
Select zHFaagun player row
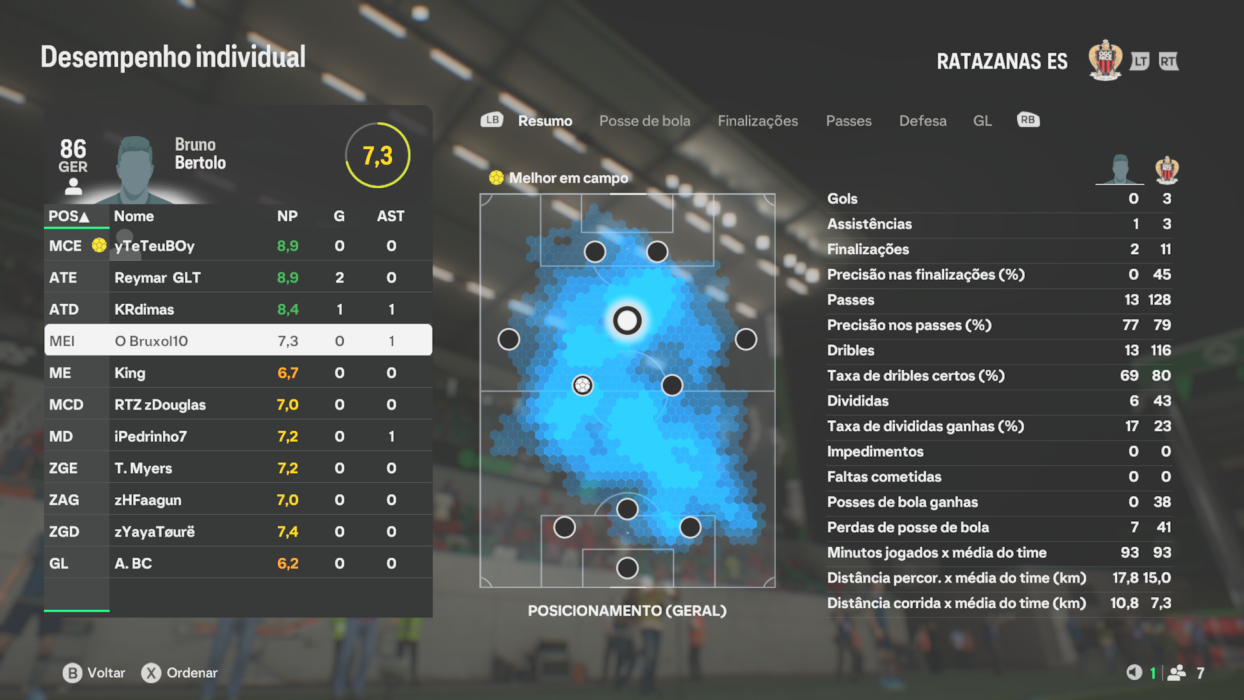[x=238, y=500]
